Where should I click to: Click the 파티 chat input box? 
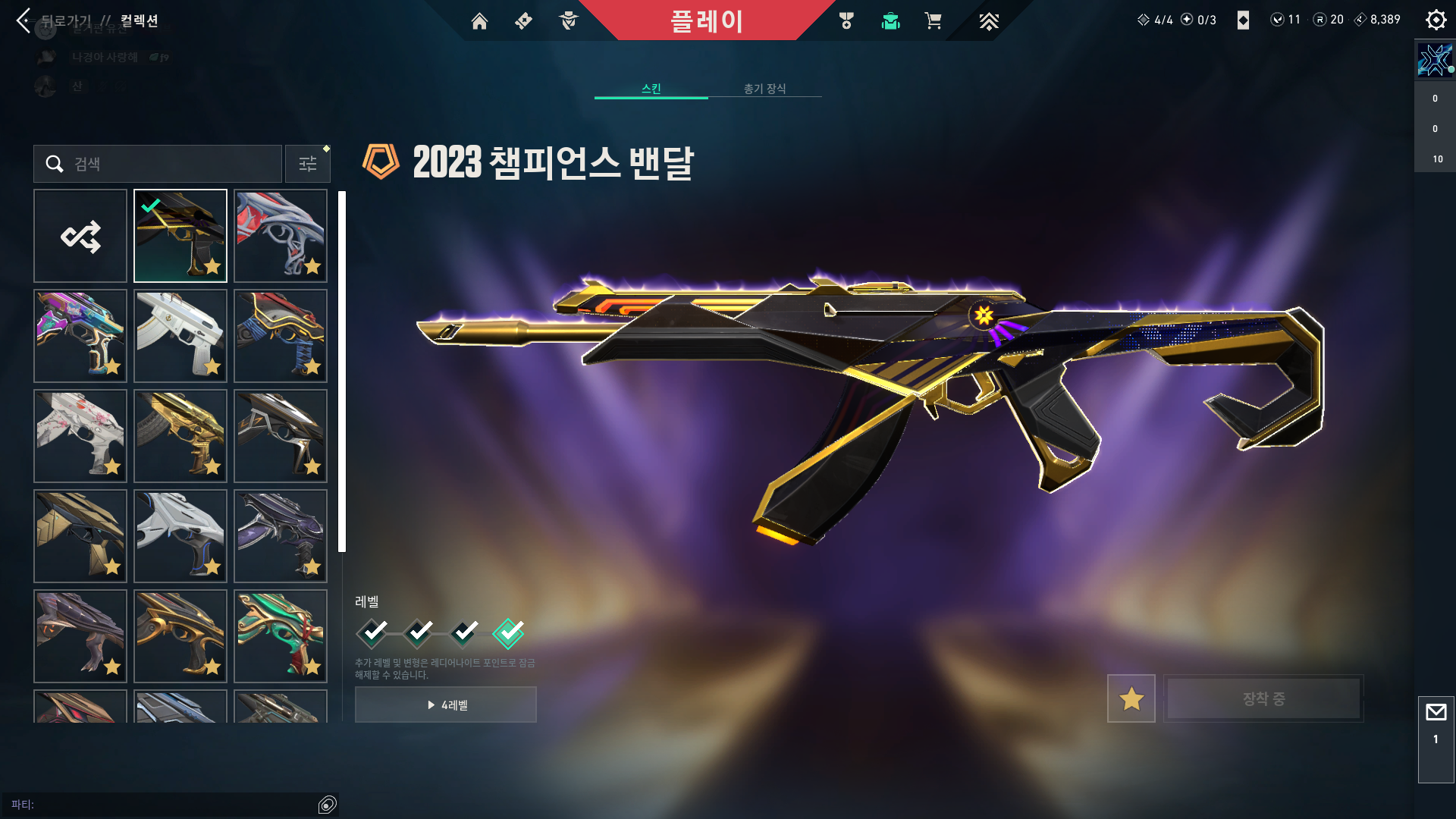[167, 805]
